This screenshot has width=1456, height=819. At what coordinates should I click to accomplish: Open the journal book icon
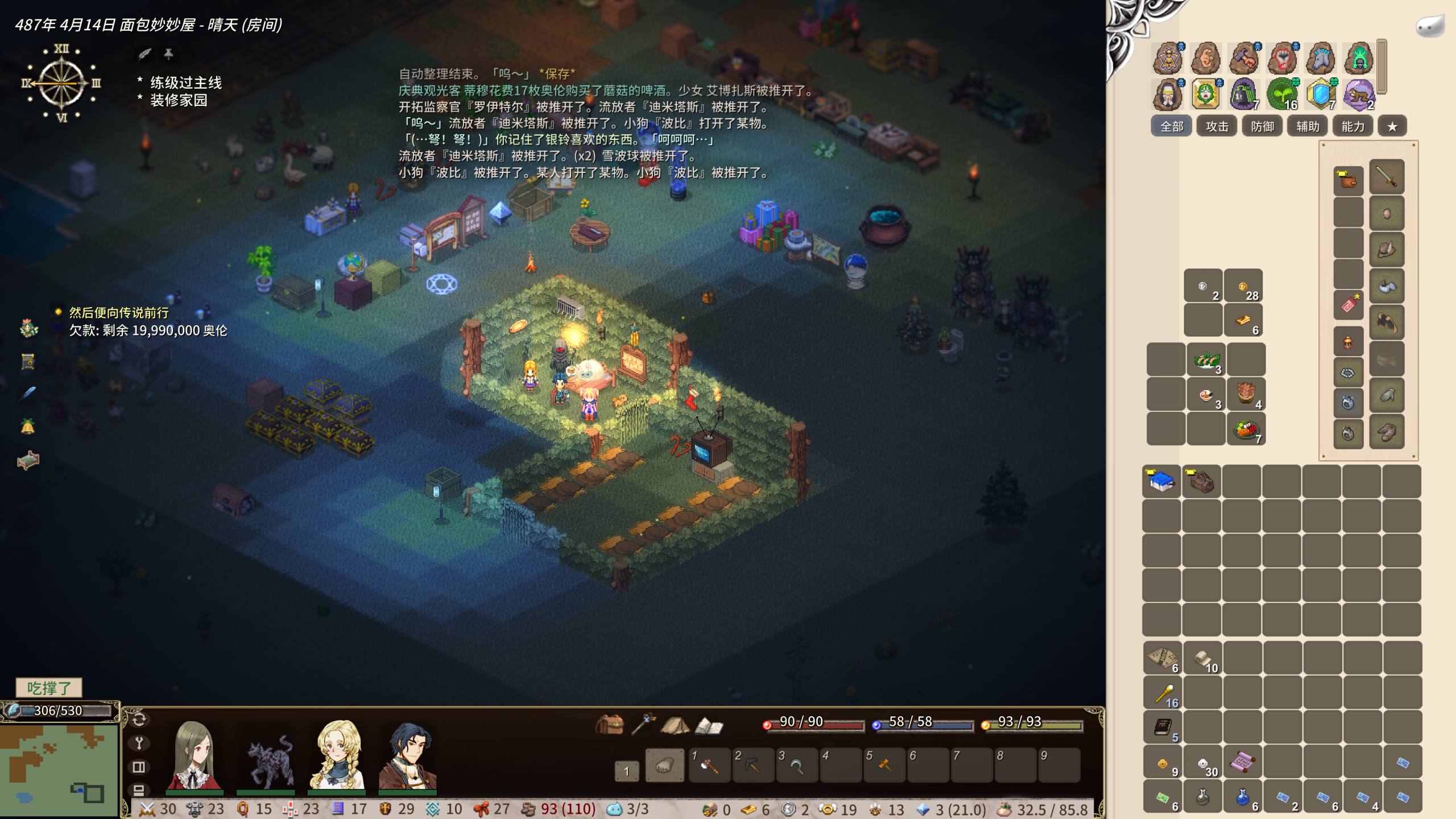coord(709,725)
